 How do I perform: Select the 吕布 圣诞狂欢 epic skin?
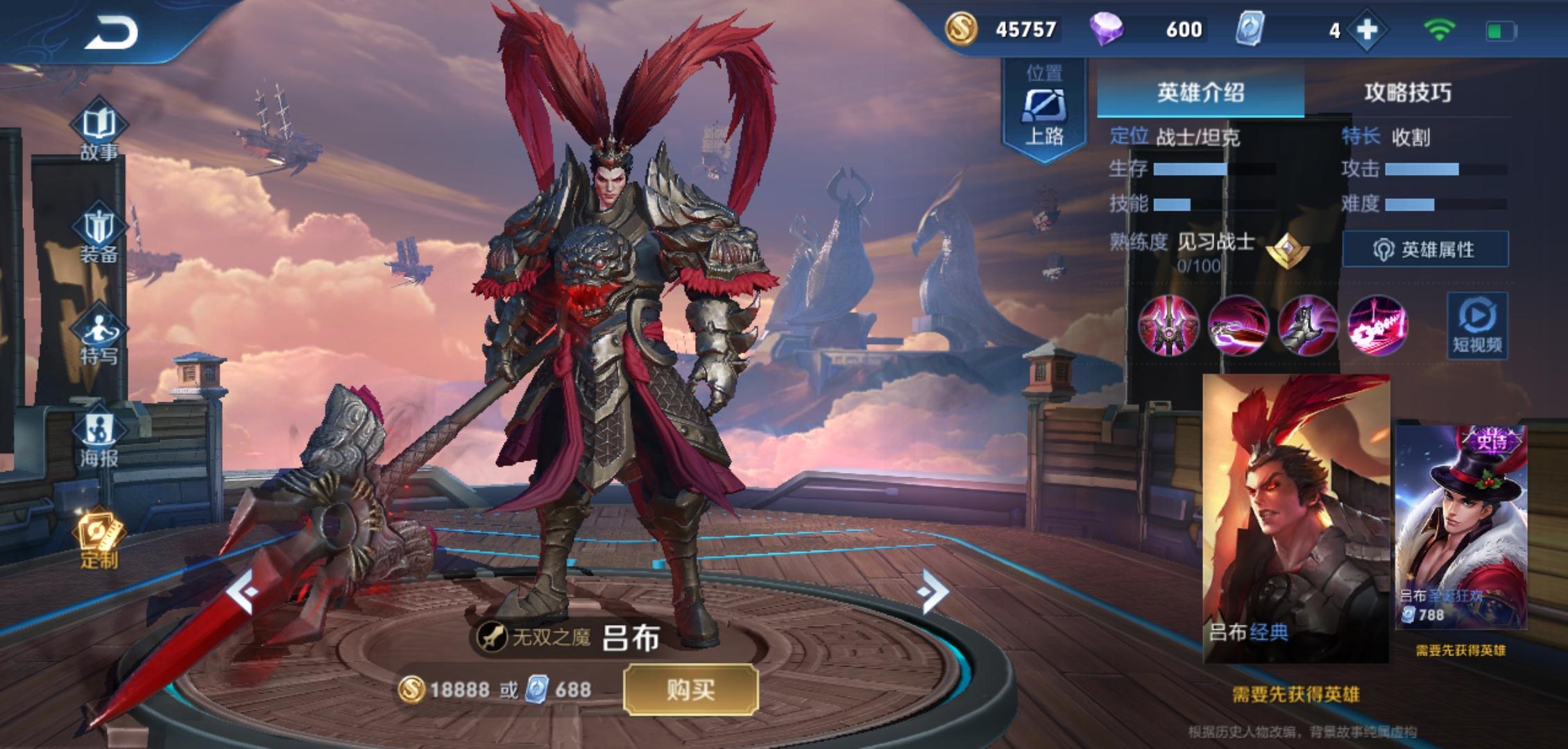1460,527
